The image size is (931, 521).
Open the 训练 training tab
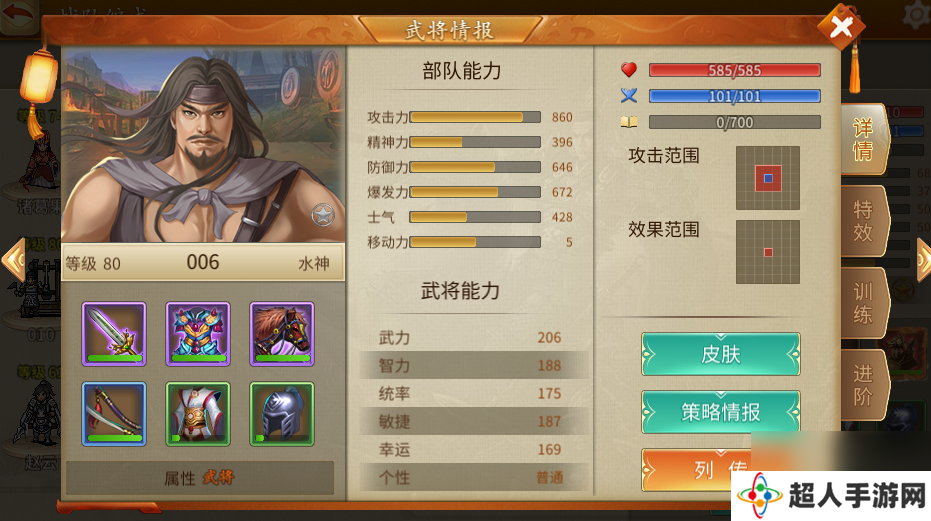point(862,304)
